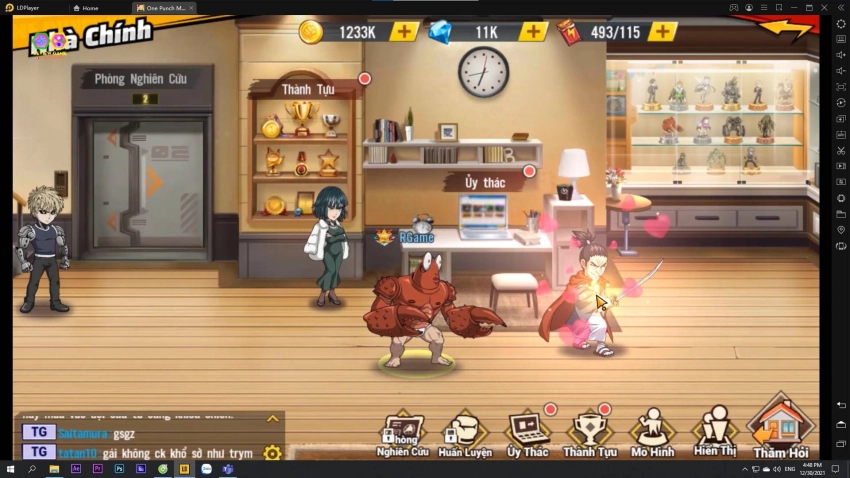Open the Ủy thác sign above the laptop
850x478 pixels.
[484, 182]
